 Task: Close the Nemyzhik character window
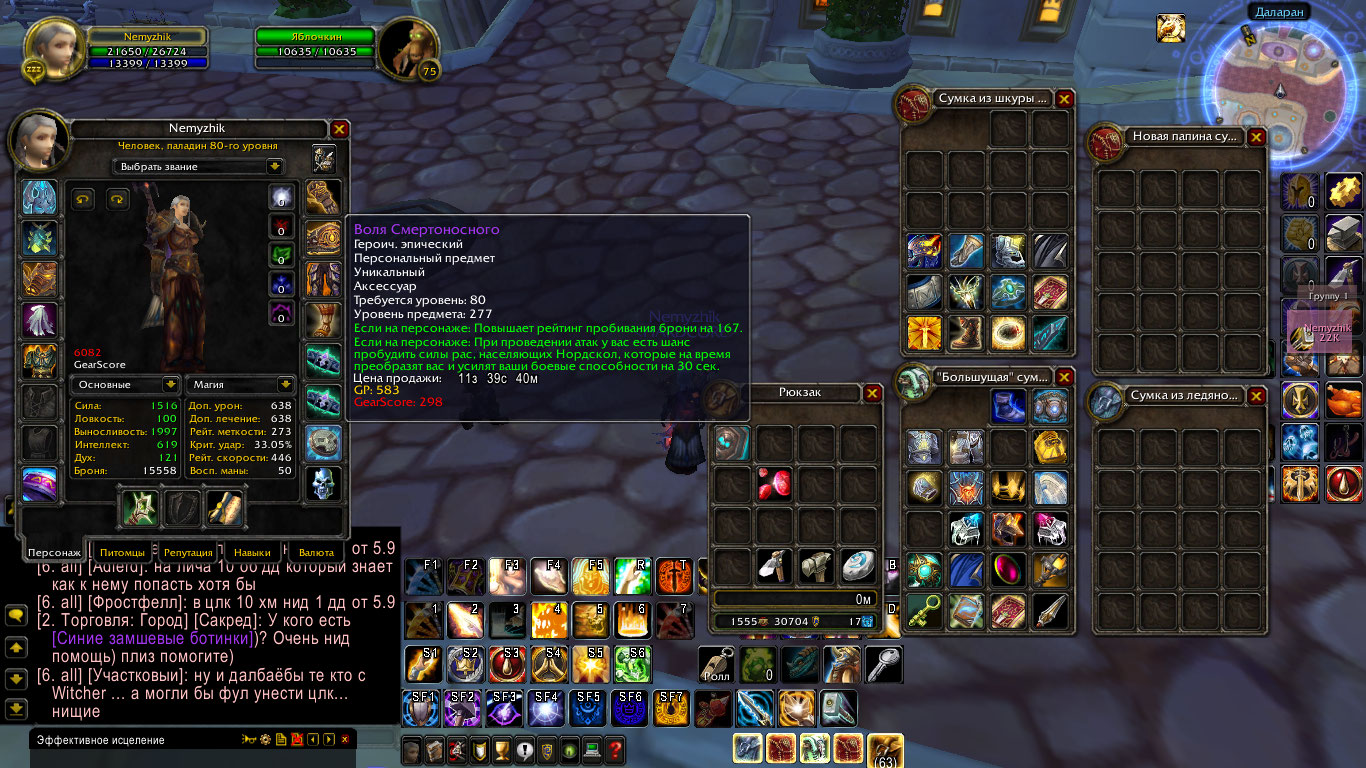tap(339, 129)
